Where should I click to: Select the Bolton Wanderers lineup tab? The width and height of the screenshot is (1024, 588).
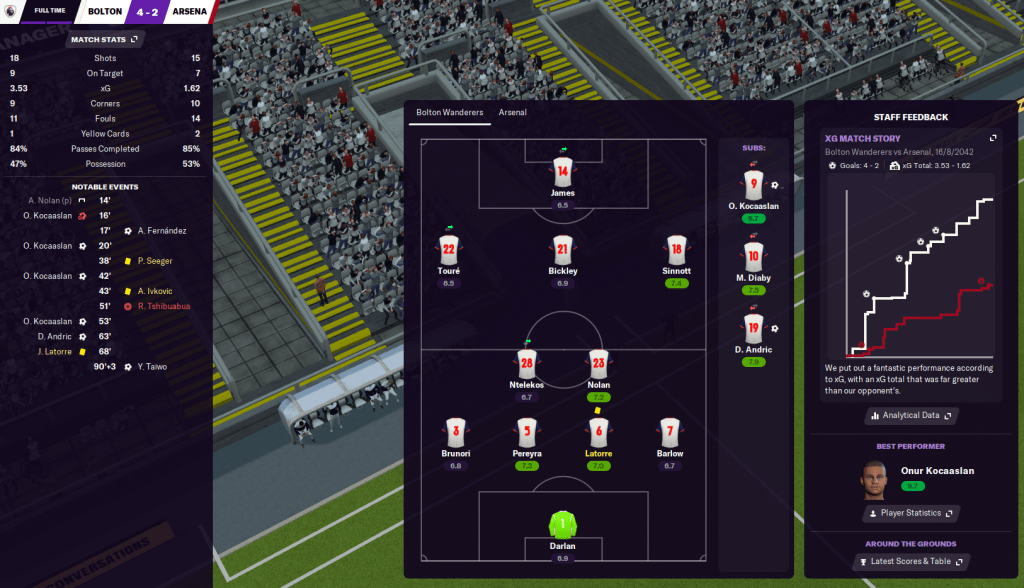pyautogui.click(x=450, y=112)
